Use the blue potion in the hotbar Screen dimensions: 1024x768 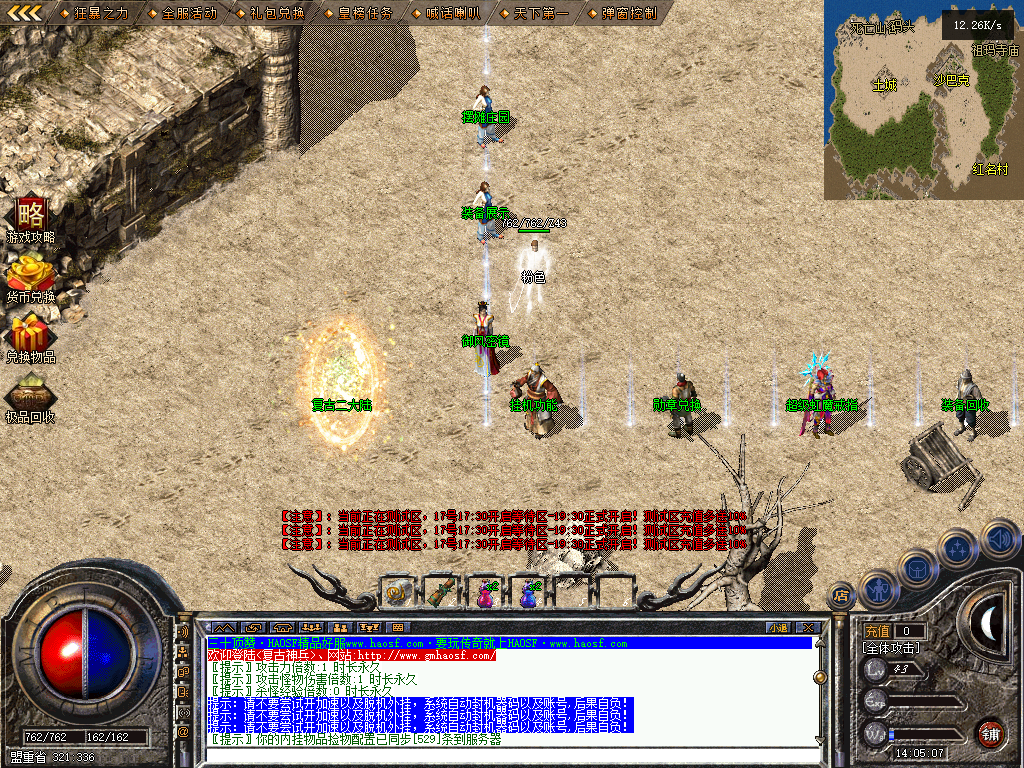coord(527,593)
